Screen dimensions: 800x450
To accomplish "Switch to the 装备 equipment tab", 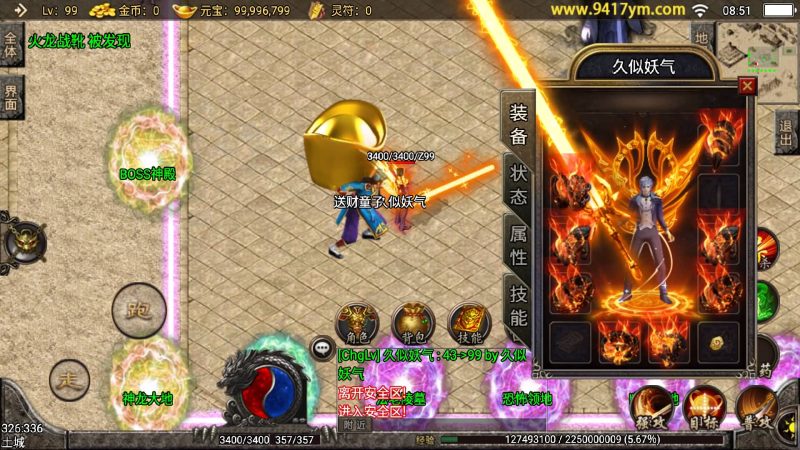I will pos(518,122).
